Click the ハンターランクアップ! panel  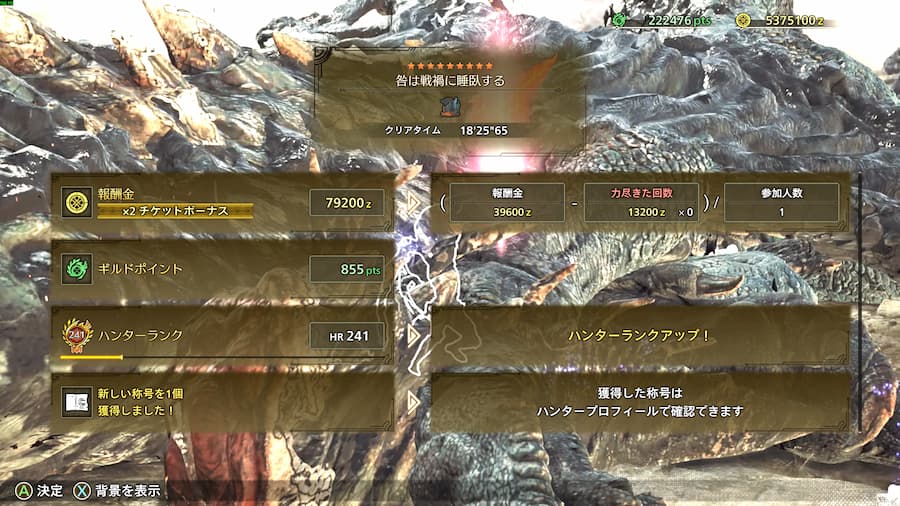639,335
